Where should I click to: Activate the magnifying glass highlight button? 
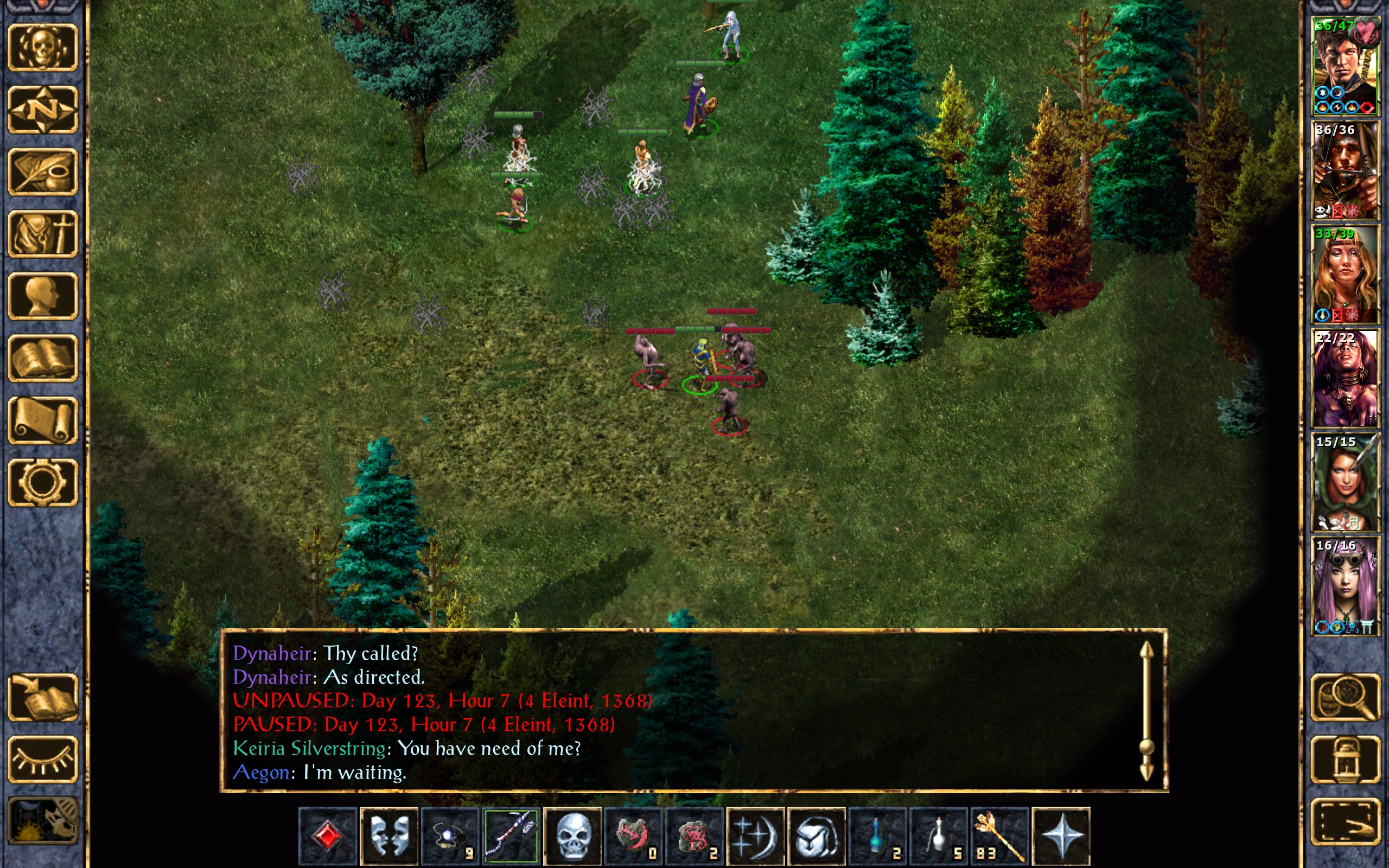[x=1345, y=698]
